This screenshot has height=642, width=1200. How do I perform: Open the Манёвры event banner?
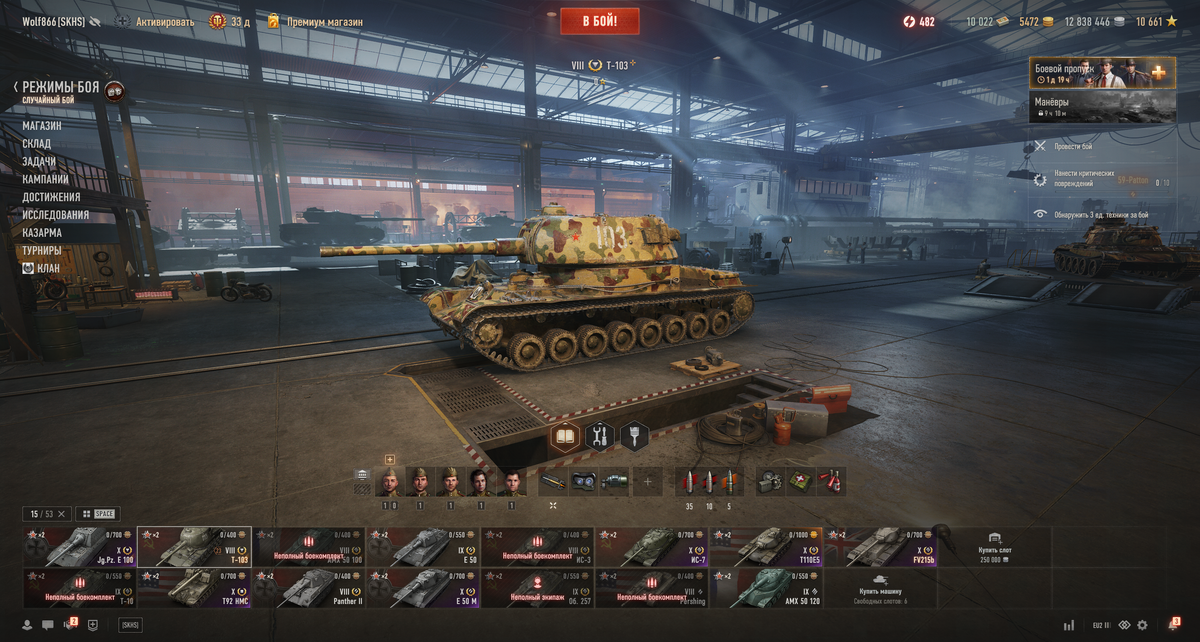pyautogui.click(x=1102, y=107)
